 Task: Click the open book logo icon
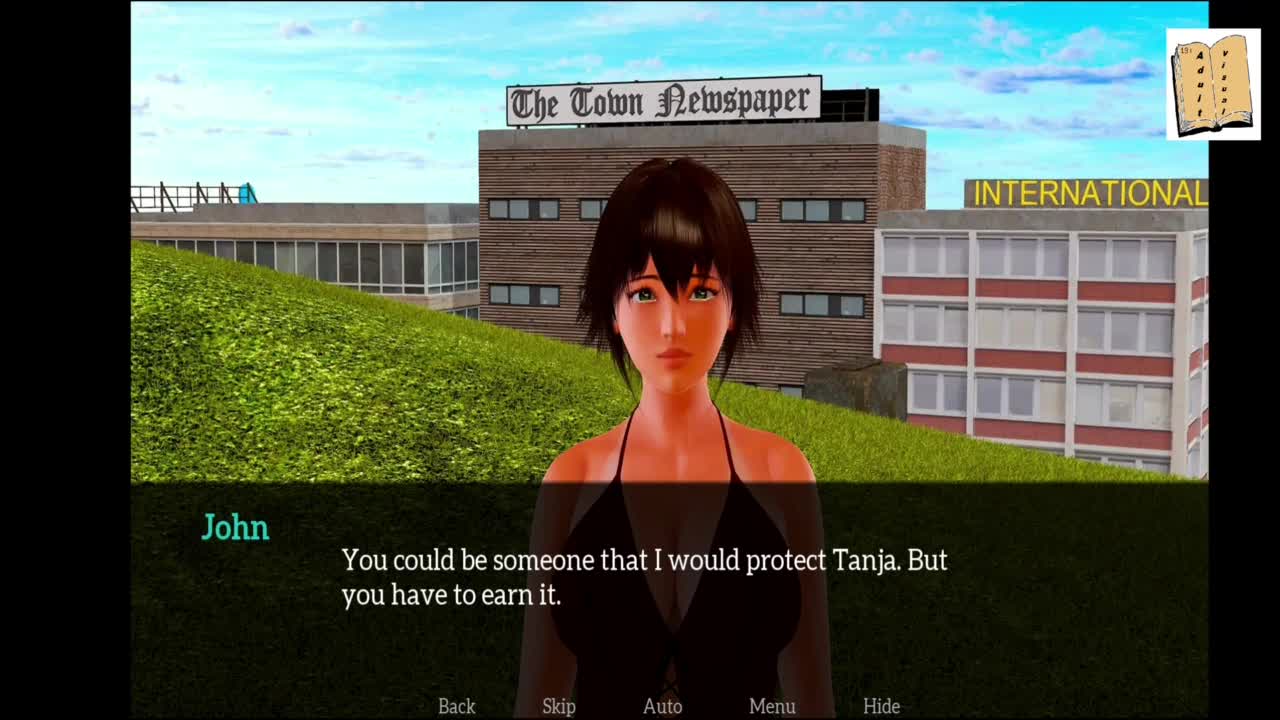pos(1213,84)
